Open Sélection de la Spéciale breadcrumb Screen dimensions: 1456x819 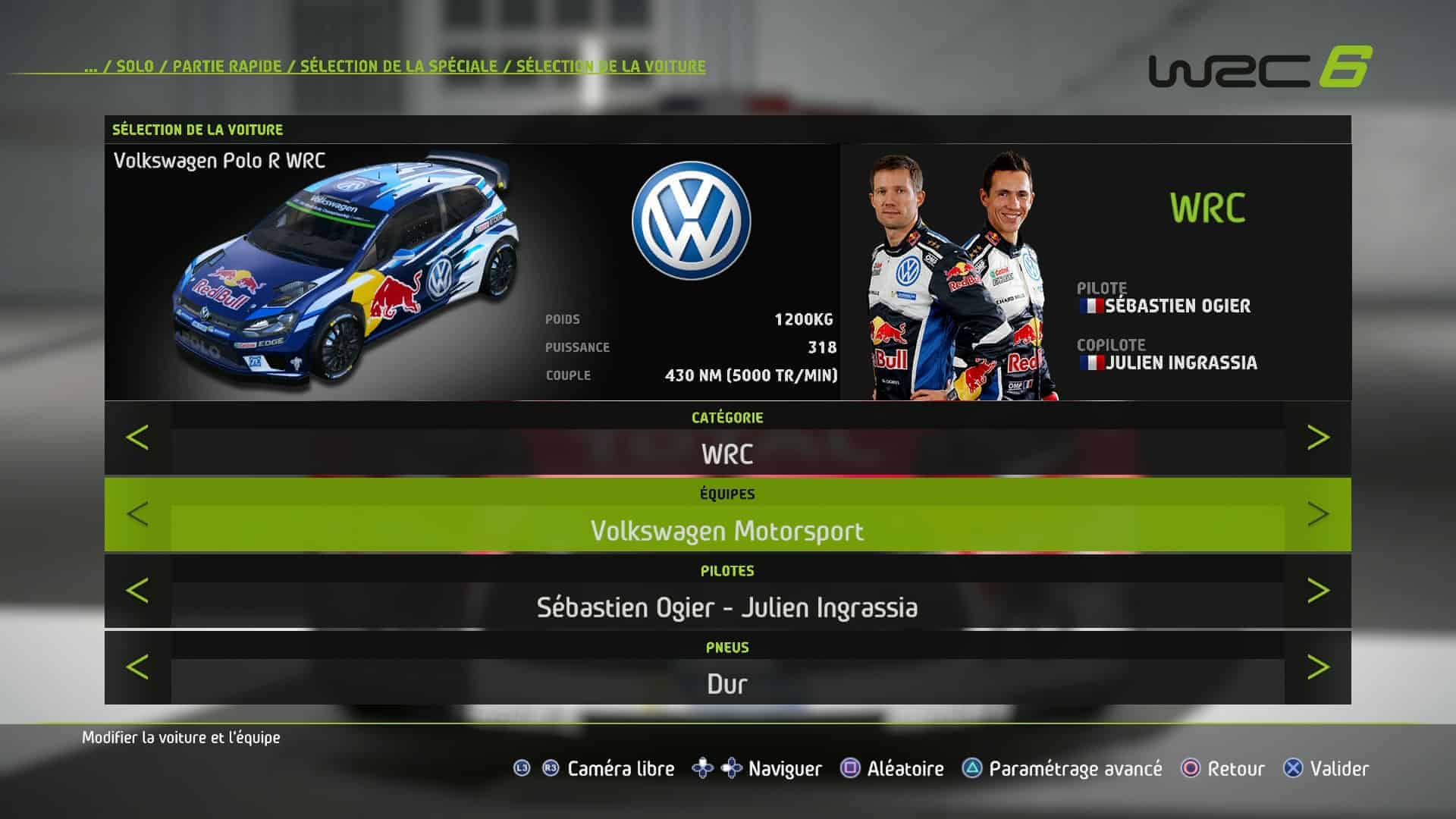coord(398,66)
